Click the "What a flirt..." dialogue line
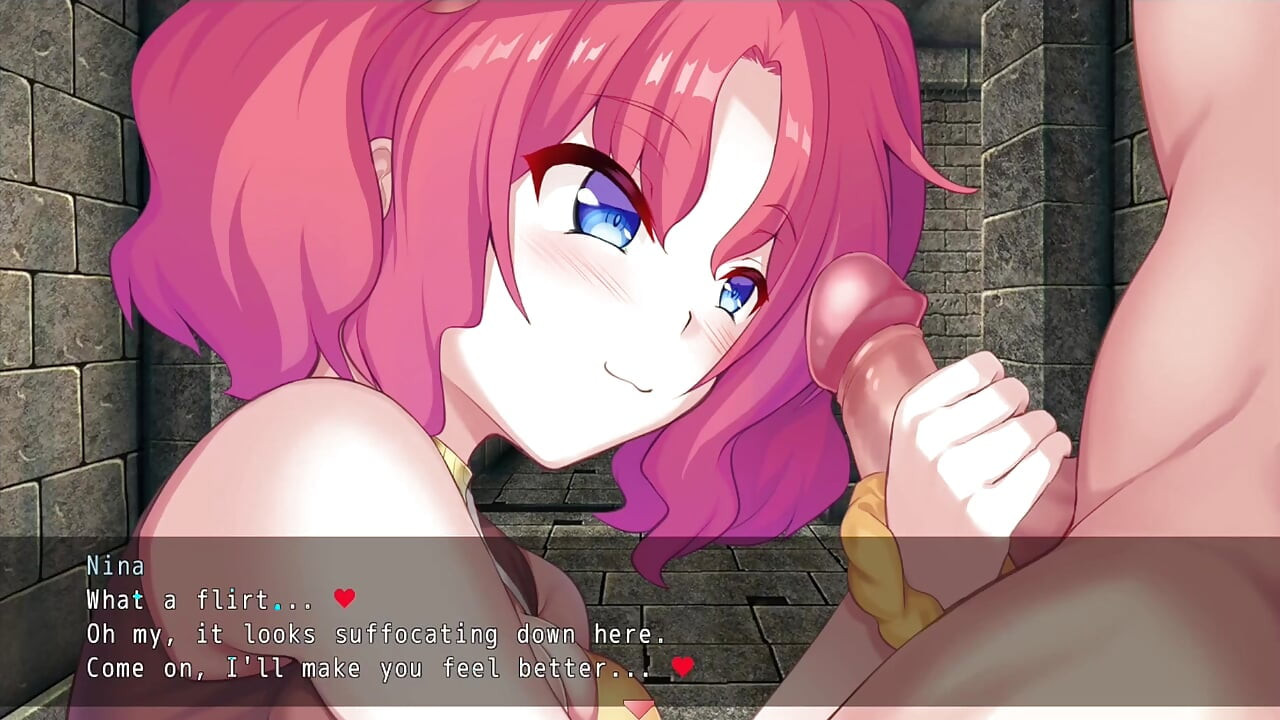The height and width of the screenshot is (720, 1280). tap(215, 600)
